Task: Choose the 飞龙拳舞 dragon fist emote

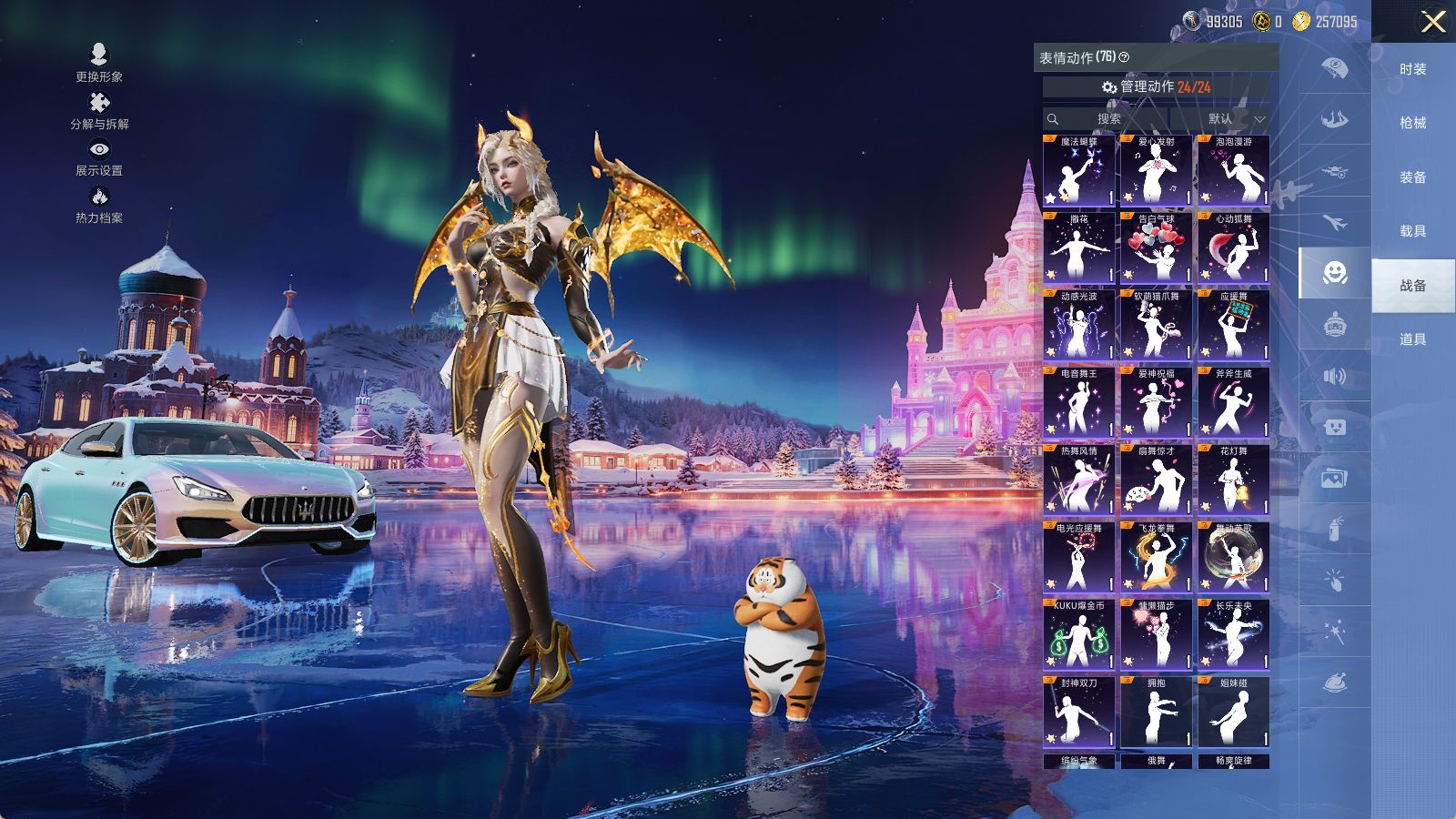Action: click(1156, 557)
